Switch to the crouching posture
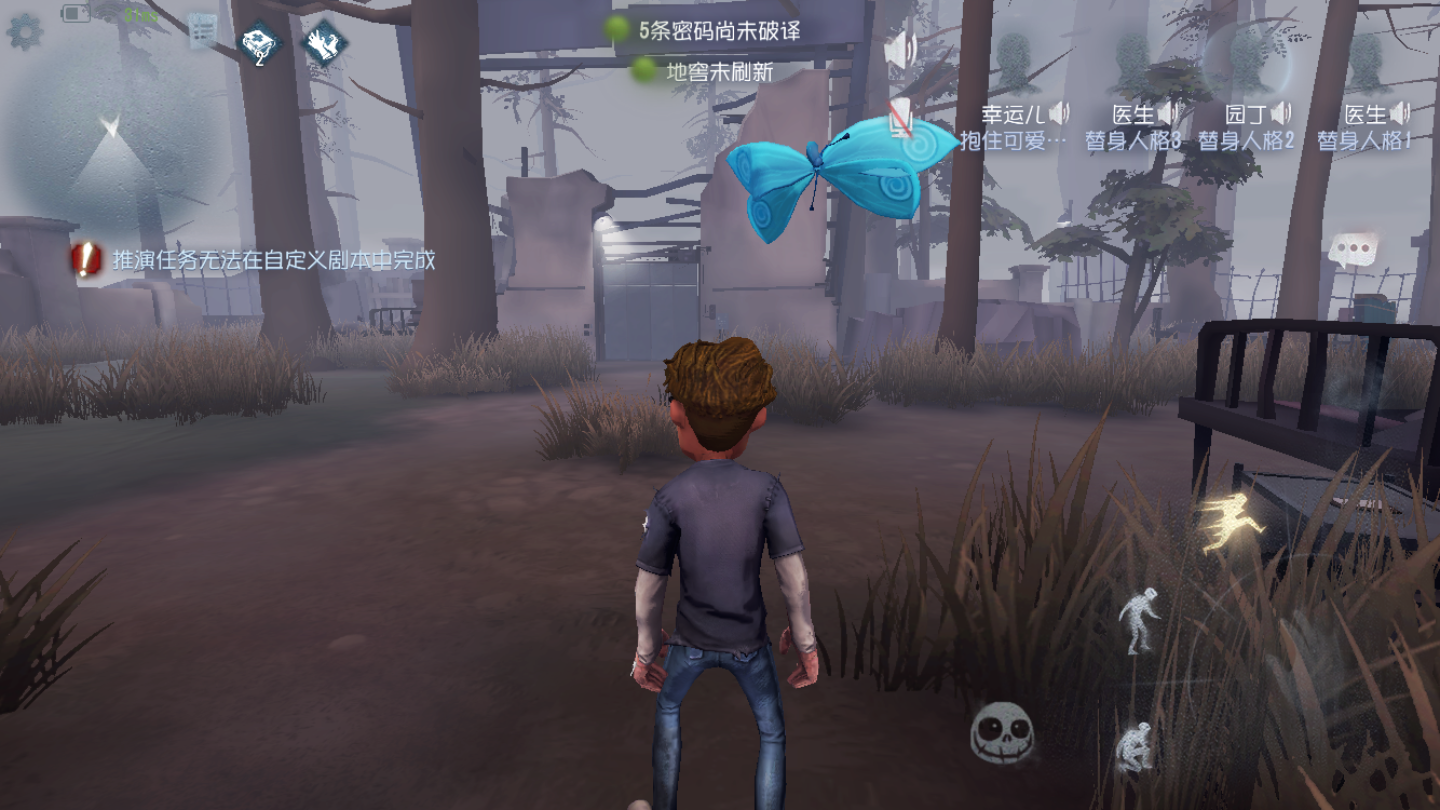The height and width of the screenshot is (810, 1440). tap(1134, 747)
